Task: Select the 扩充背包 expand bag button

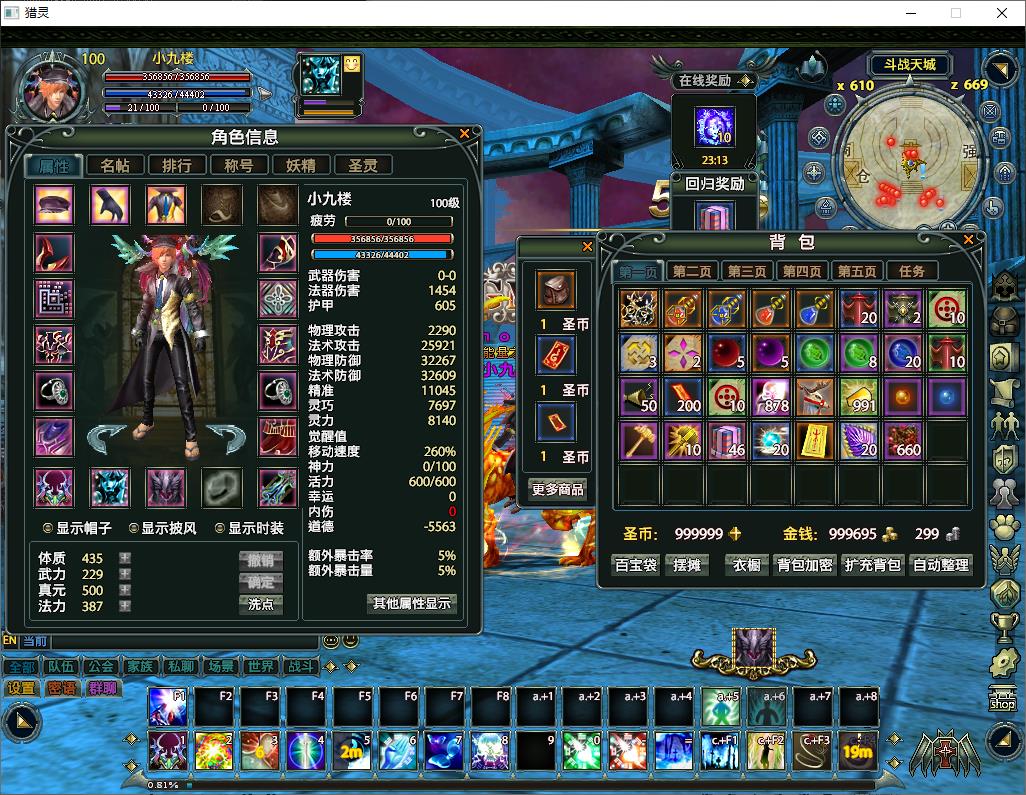Action: [x=873, y=565]
